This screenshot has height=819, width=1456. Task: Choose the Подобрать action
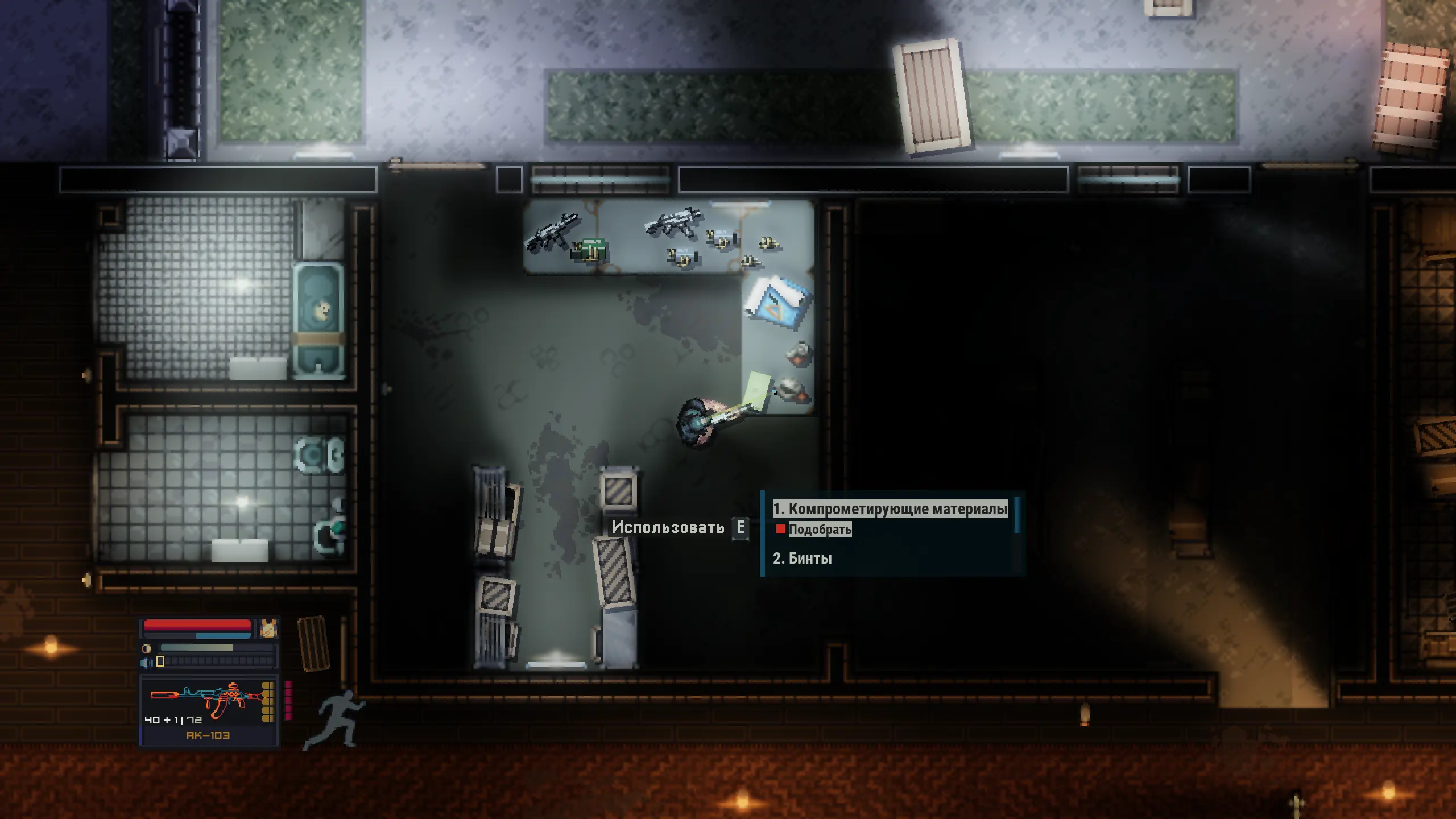coord(819,530)
